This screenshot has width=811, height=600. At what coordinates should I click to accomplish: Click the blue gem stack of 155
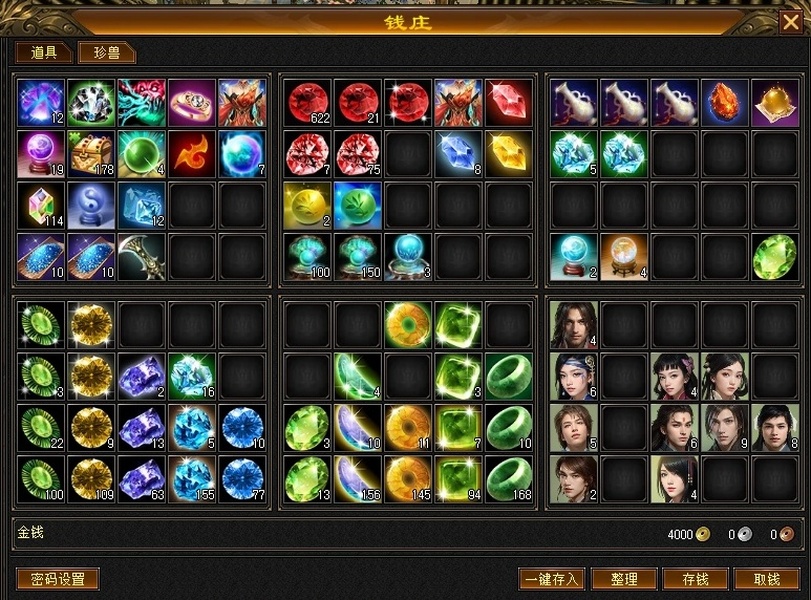[x=192, y=479]
